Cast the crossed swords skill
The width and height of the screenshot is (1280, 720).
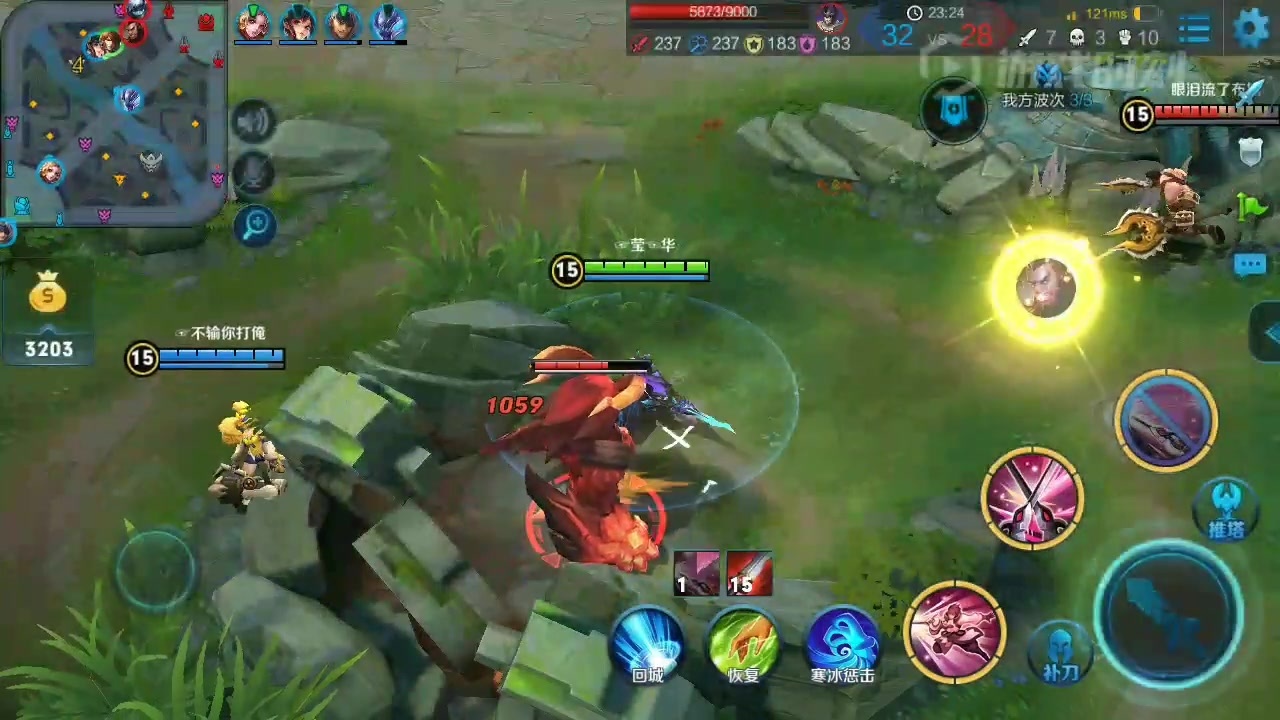coord(1032,497)
